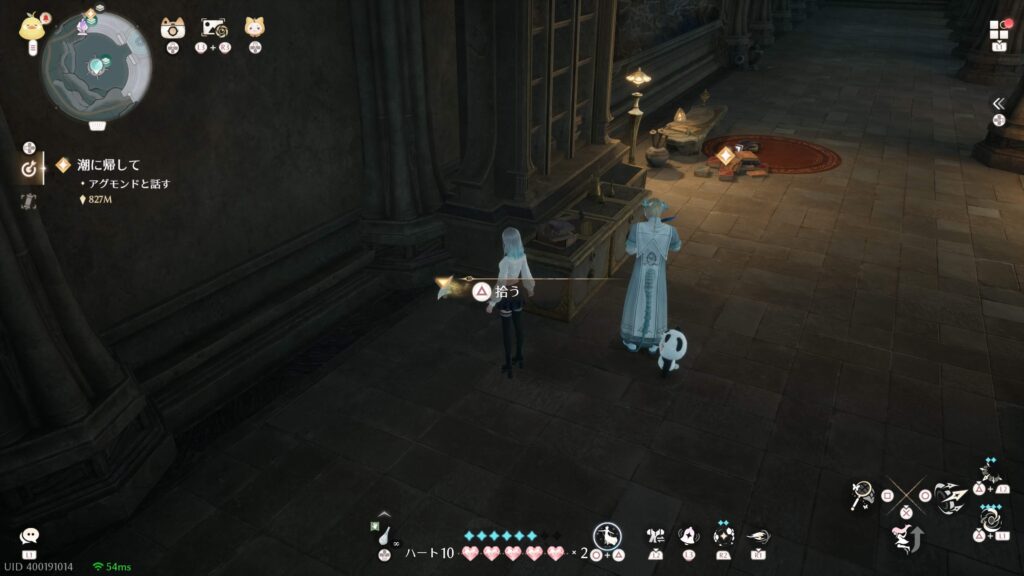
Task: Click the yellow duck mascot icon
Action: pos(29,27)
